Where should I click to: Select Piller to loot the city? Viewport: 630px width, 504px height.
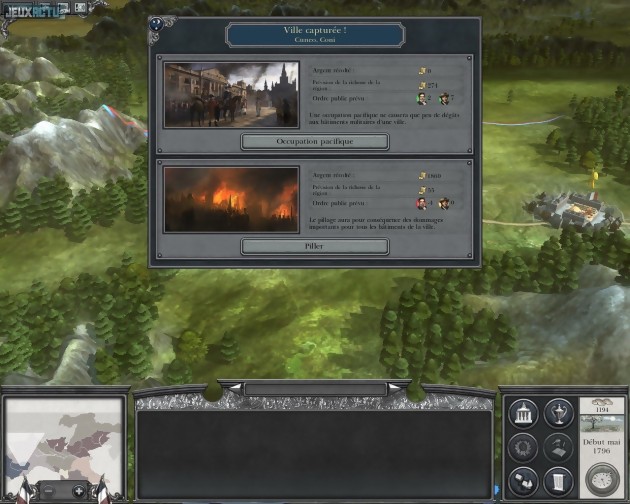[315, 246]
